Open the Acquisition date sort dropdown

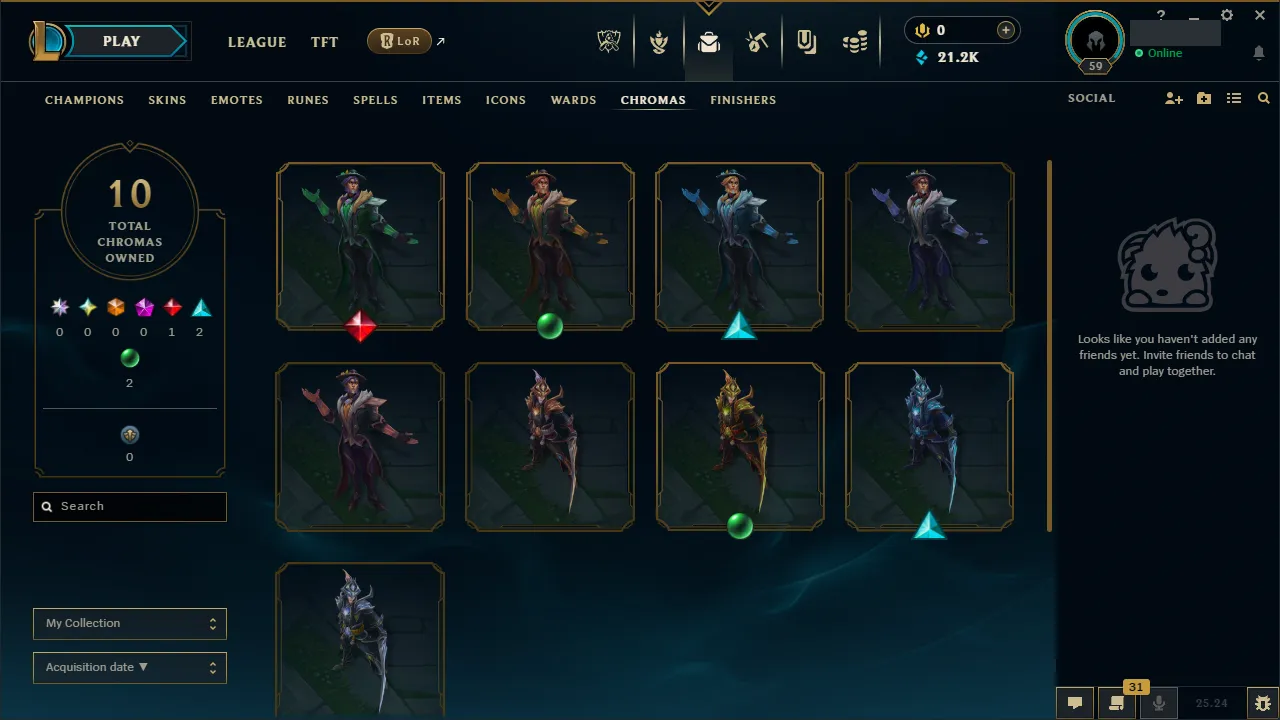click(x=130, y=667)
